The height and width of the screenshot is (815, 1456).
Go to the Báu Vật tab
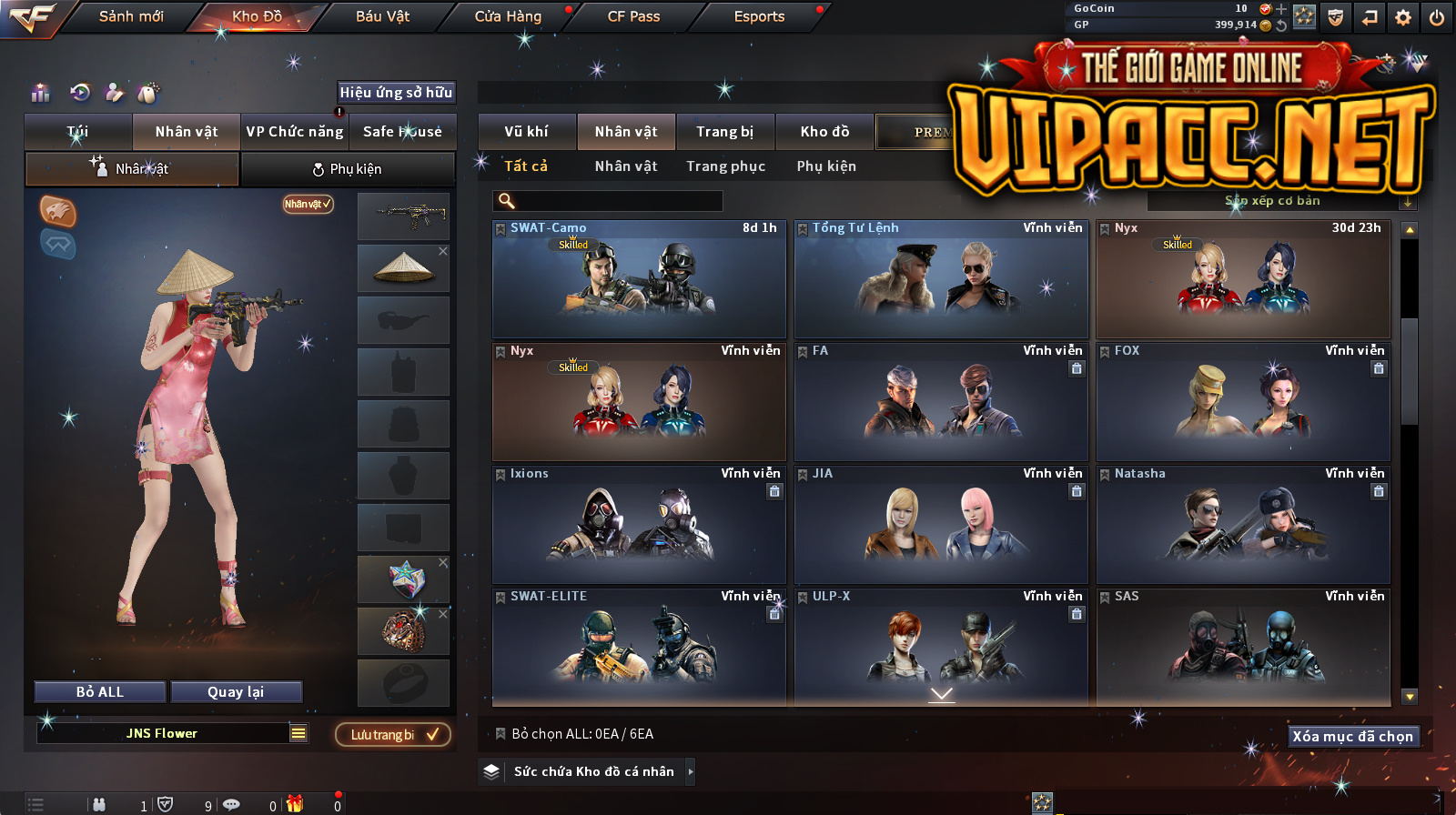[x=382, y=16]
